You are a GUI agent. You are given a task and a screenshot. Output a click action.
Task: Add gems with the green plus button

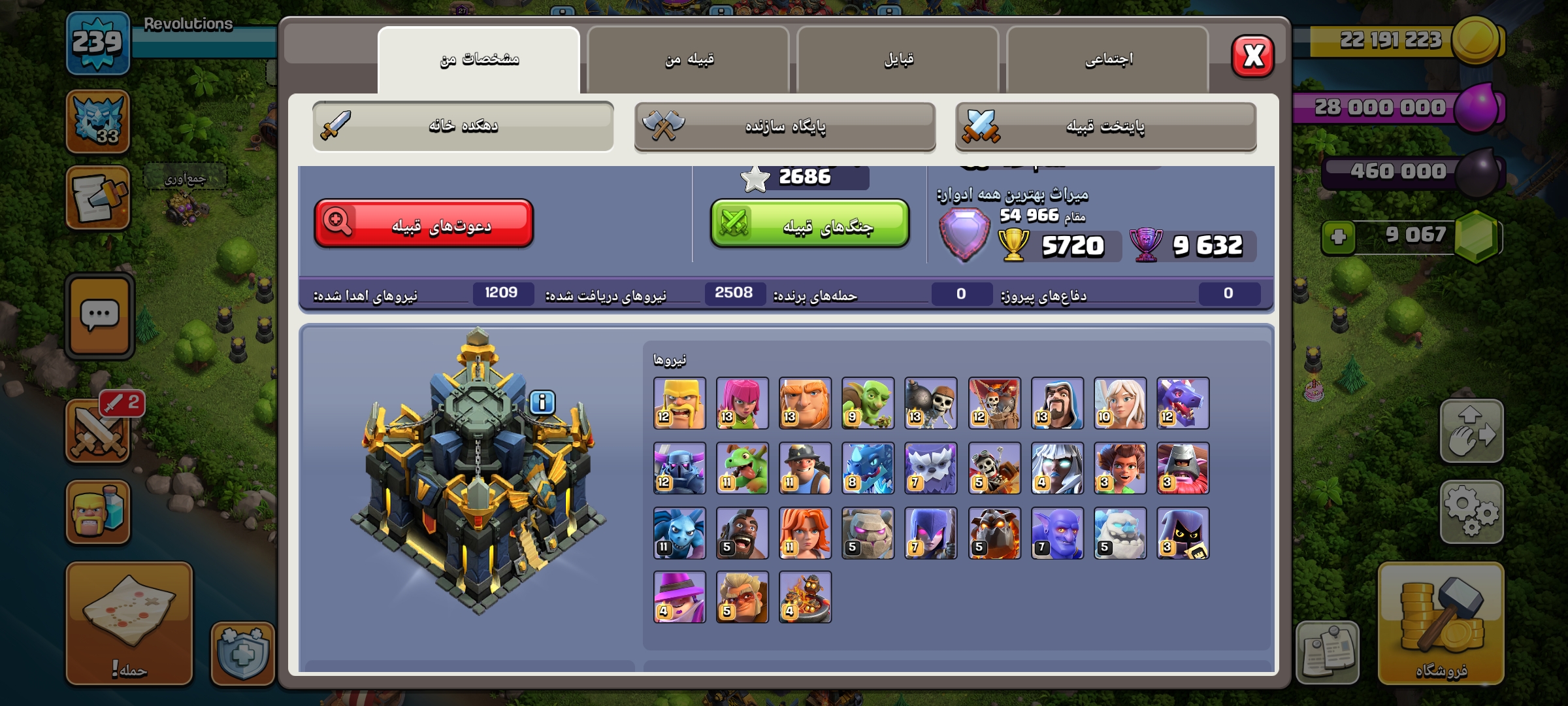tap(1338, 237)
